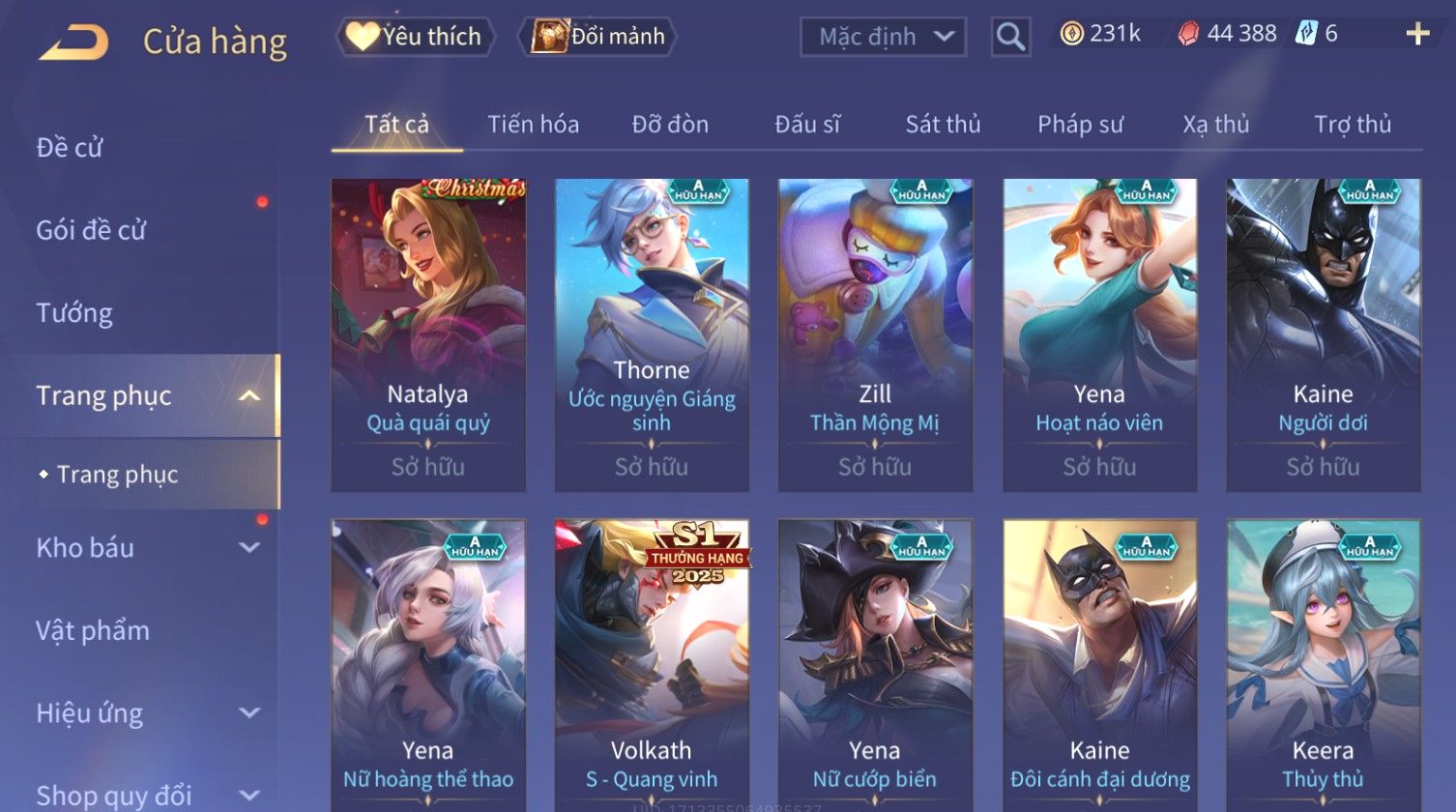Open the Yêu thích favorites list
Viewport: 1456px width, 812px height.
pyautogui.click(x=415, y=37)
